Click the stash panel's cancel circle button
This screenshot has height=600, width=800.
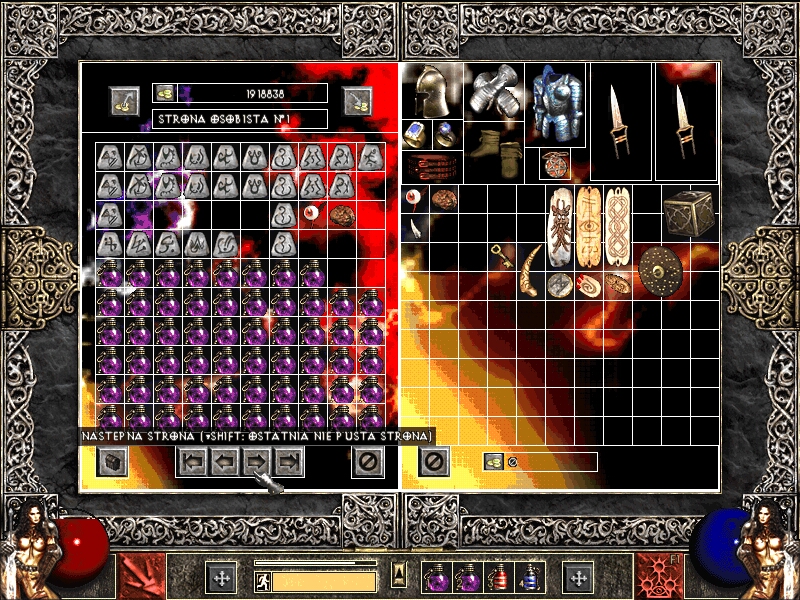tap(367, 461)
